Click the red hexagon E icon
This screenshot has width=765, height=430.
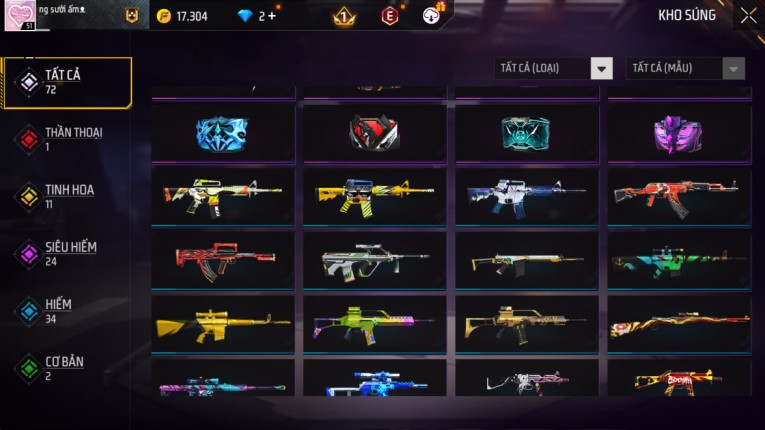[390, 16]
